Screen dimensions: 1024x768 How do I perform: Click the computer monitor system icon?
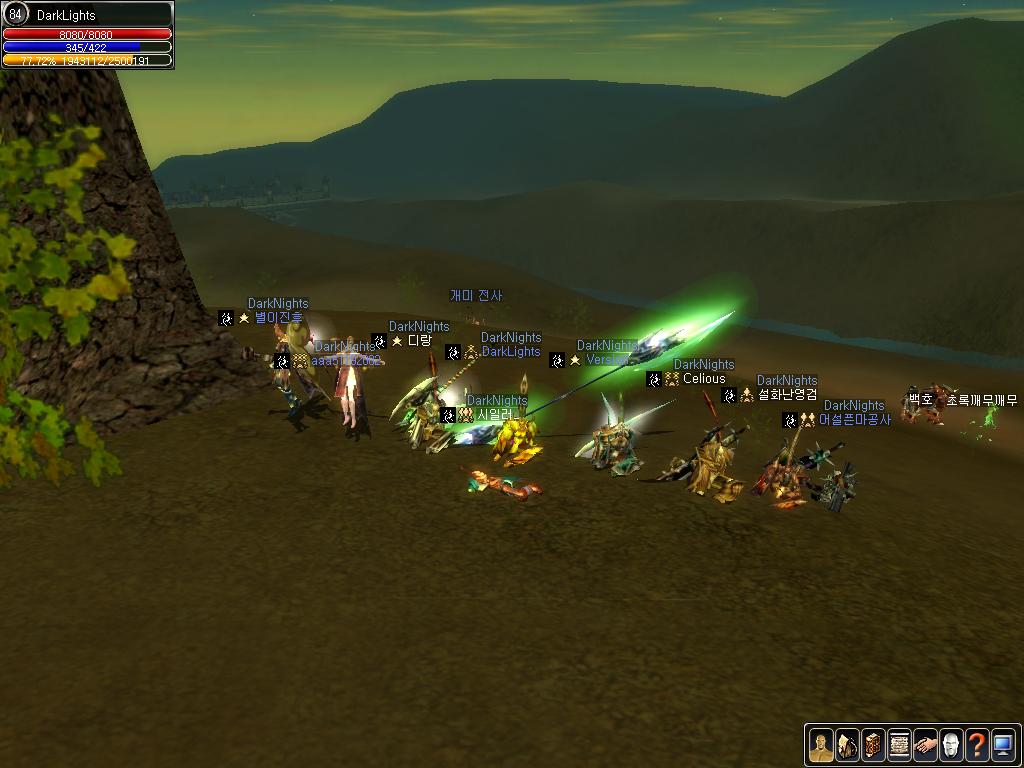point(1003,744)
